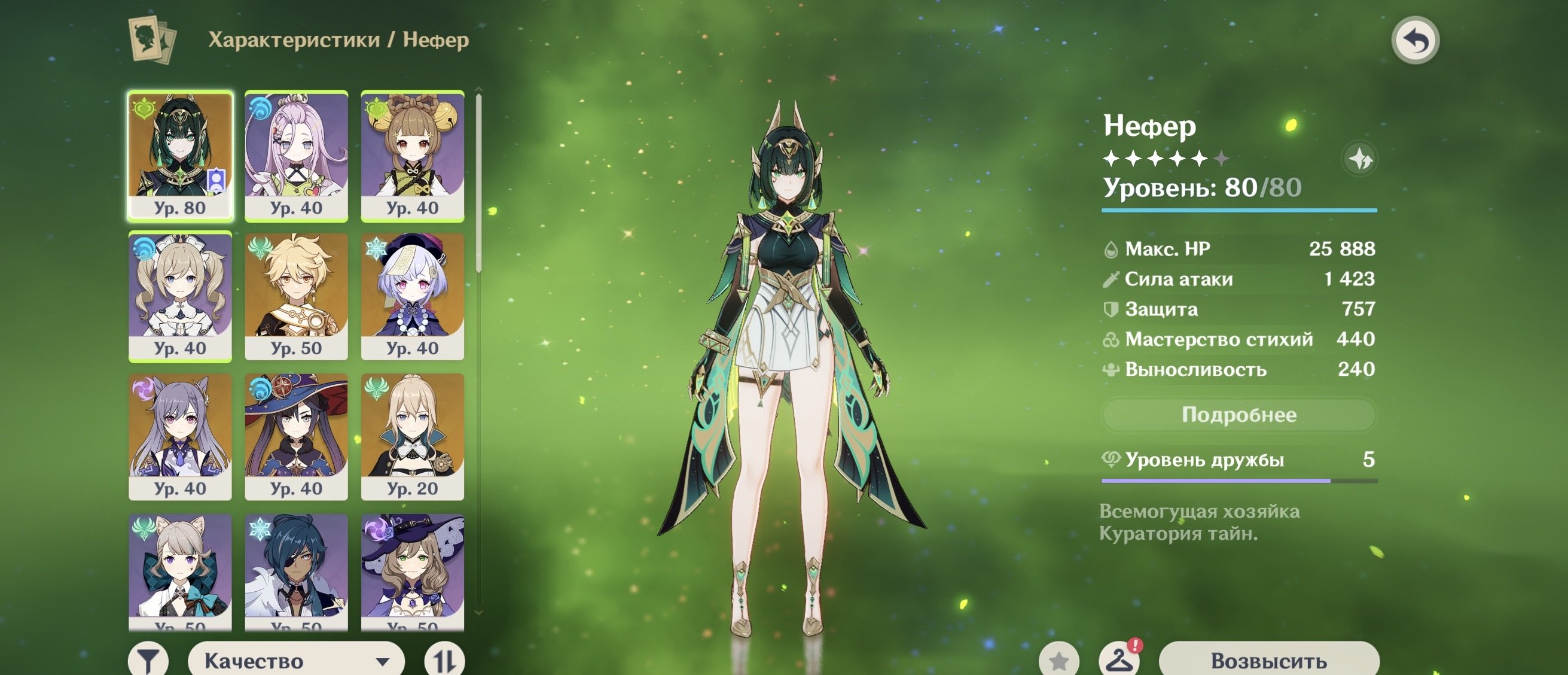Open the sparkle icon beside character stars
This screenshot has width=1568, height=675.
[1359, 160]
